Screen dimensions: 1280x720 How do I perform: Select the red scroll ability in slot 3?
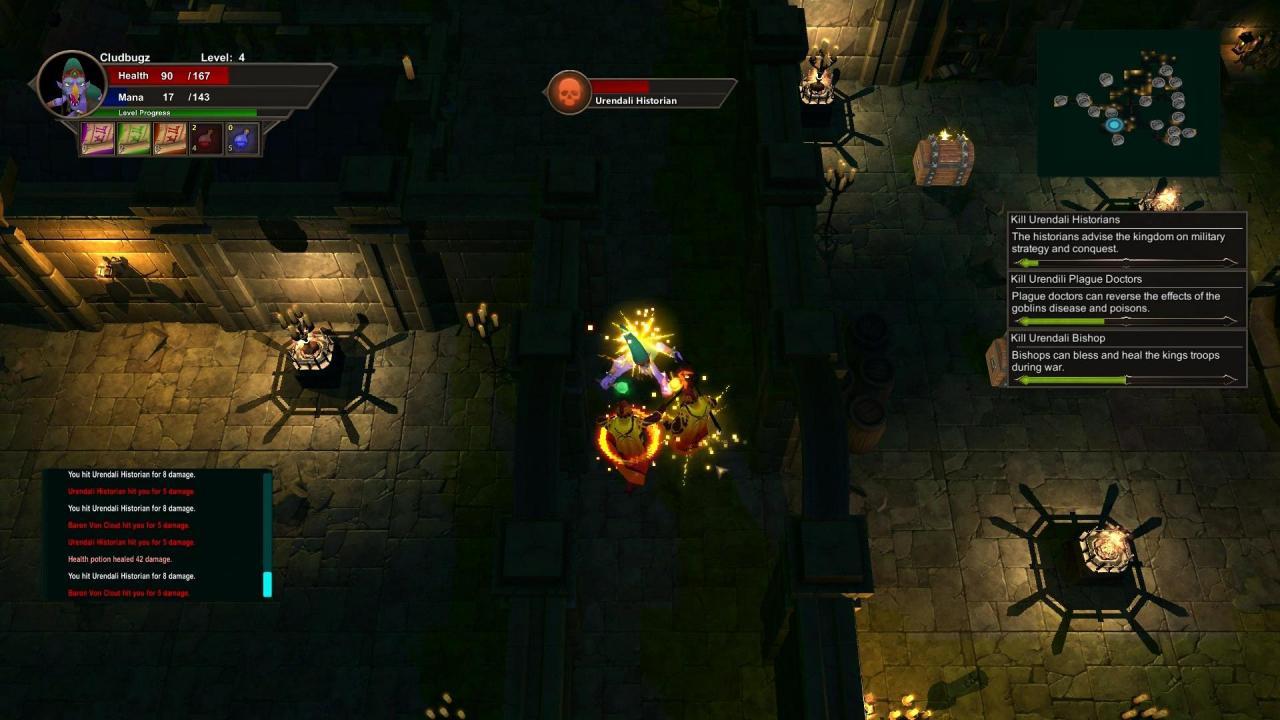point(169,139)
